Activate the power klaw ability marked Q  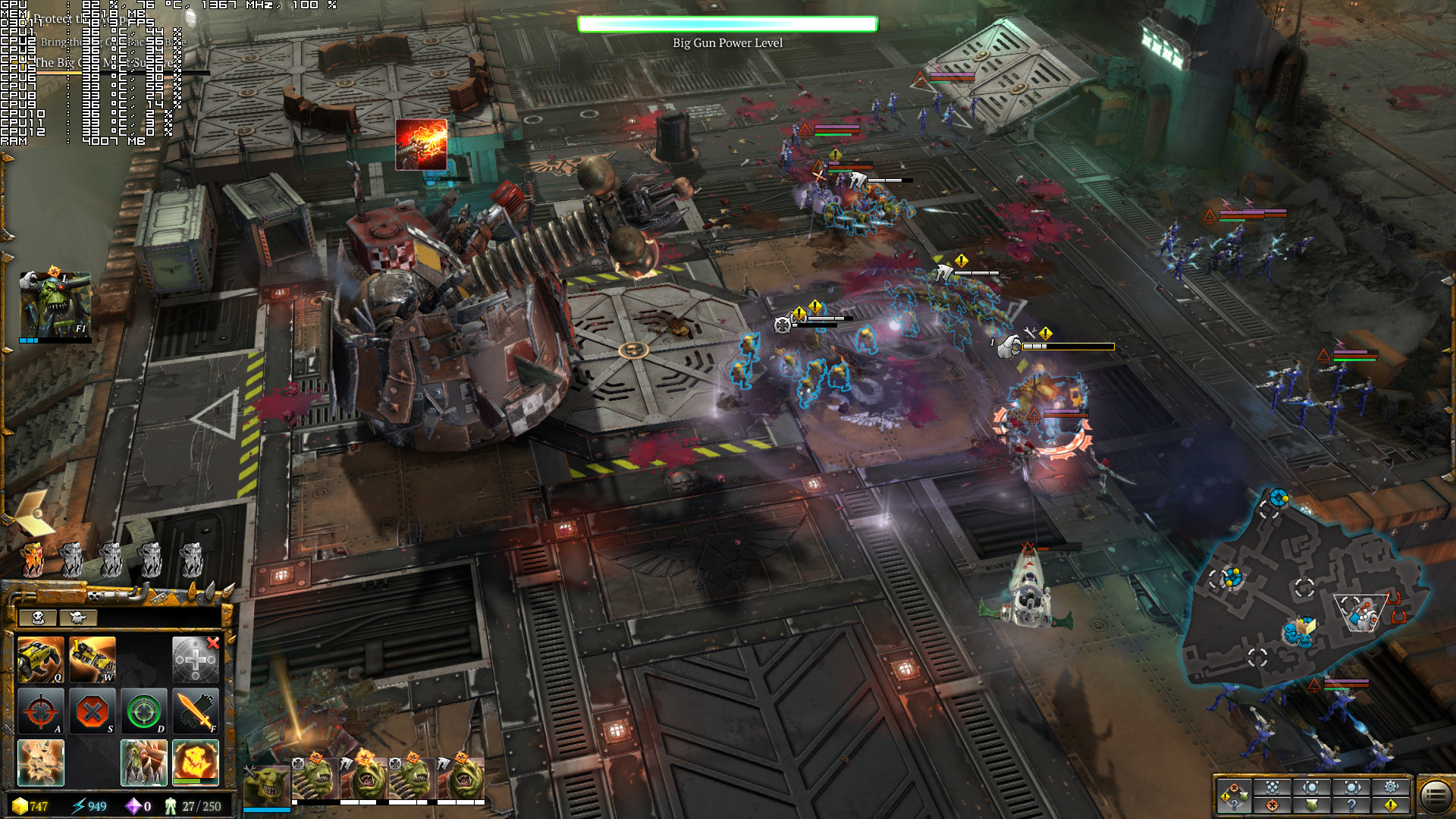[x=40, y=660]
